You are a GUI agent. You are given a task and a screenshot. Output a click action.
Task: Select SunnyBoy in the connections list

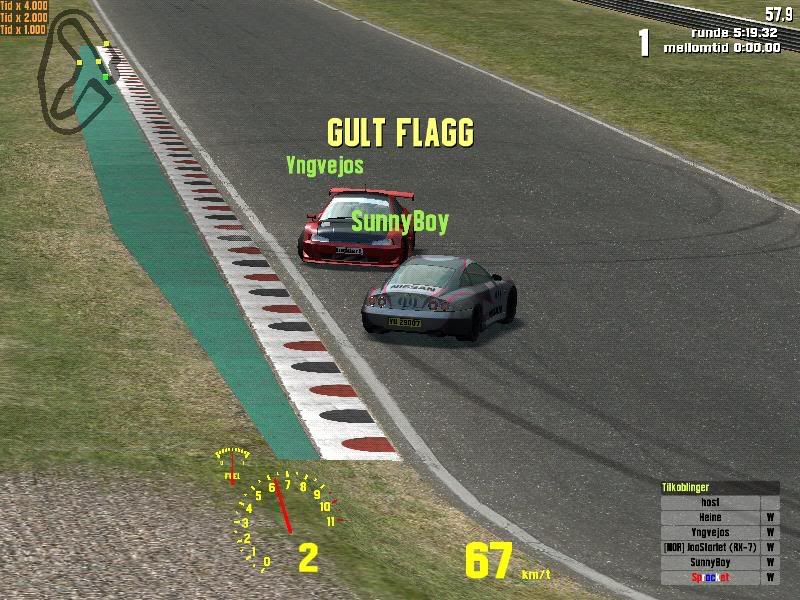[x=711, y=562]
